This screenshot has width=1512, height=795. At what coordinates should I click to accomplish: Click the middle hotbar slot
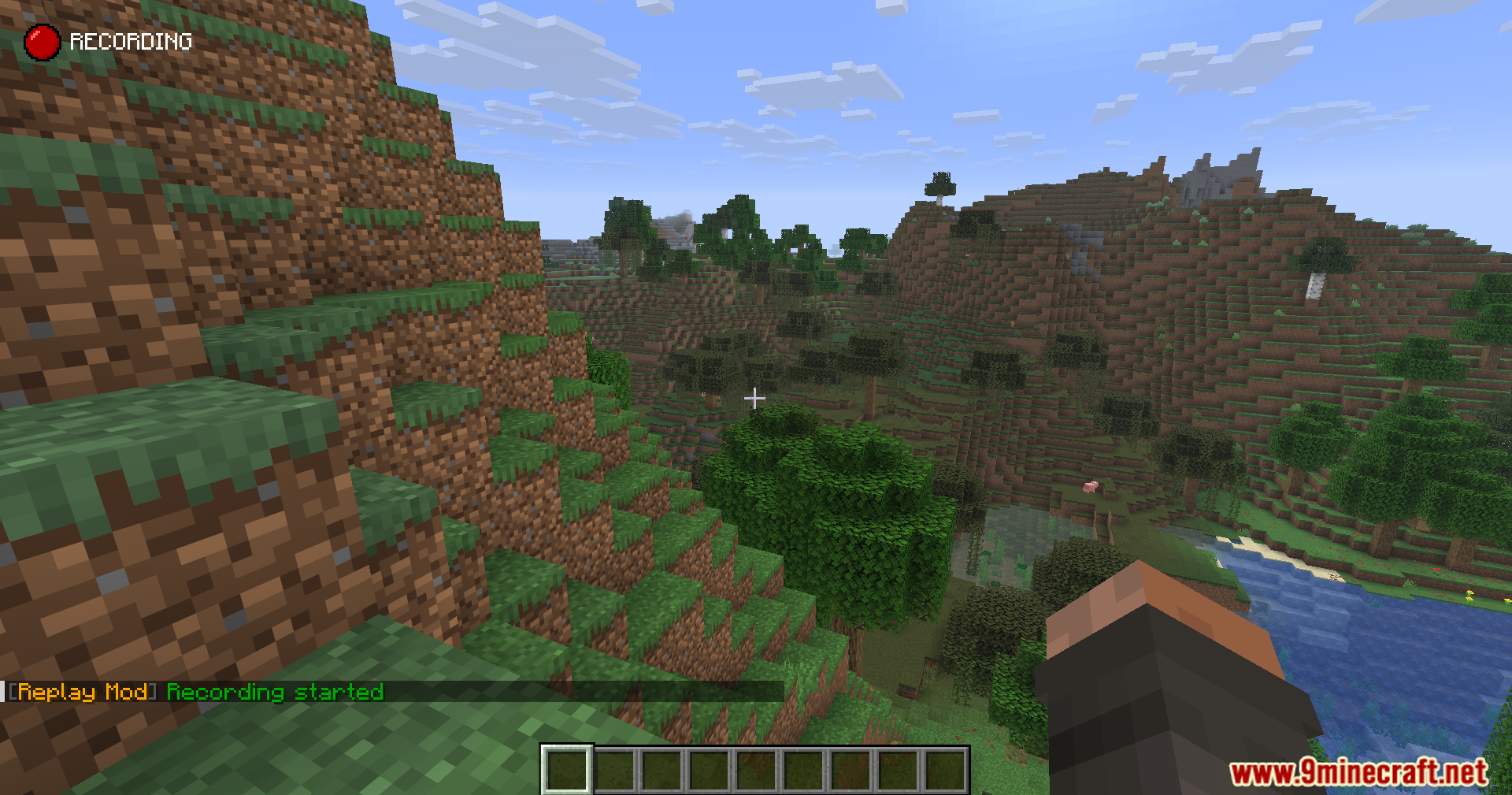pyautogui.click(x=756, y=768)
